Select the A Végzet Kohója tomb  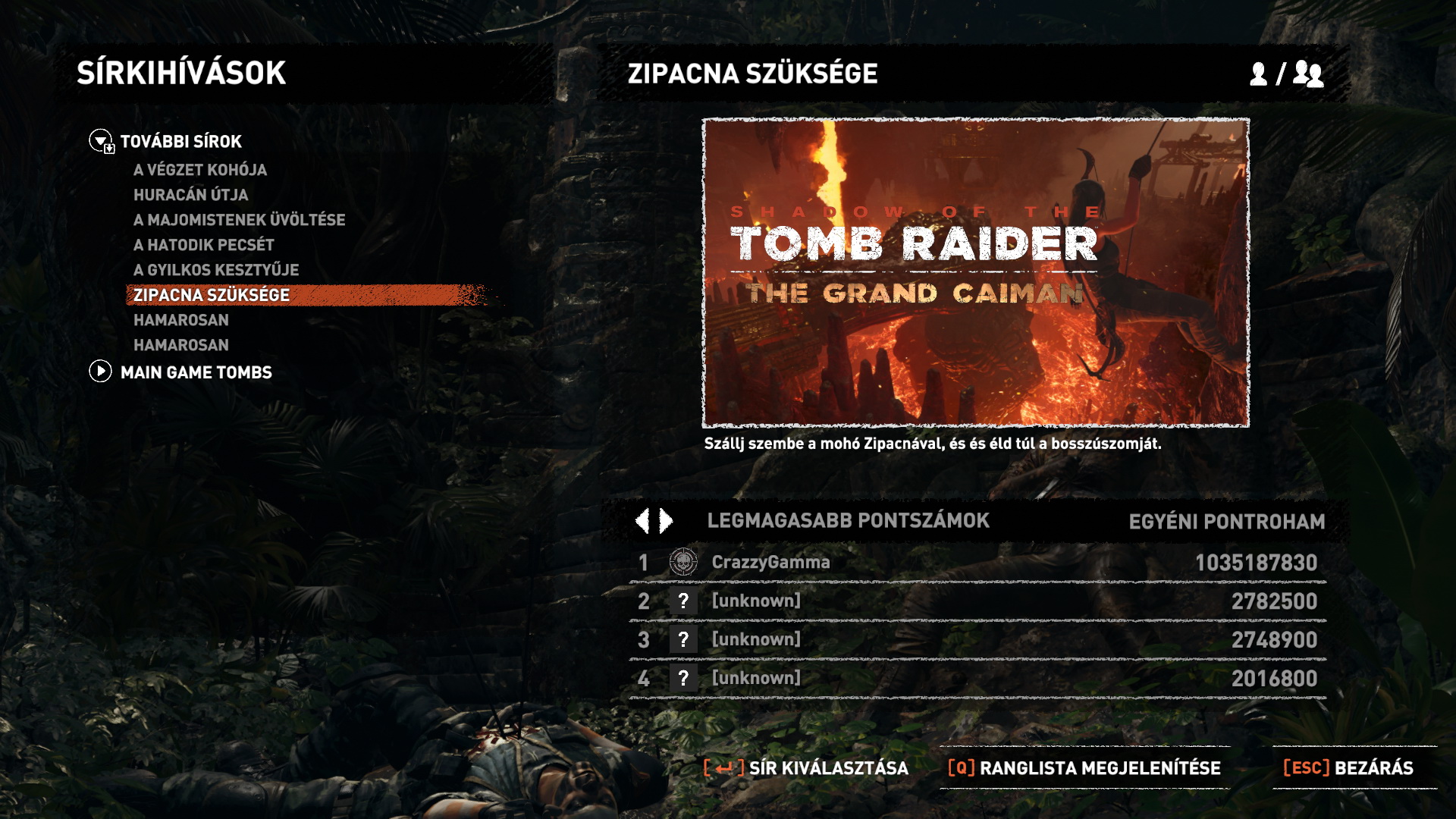point(200,170)
